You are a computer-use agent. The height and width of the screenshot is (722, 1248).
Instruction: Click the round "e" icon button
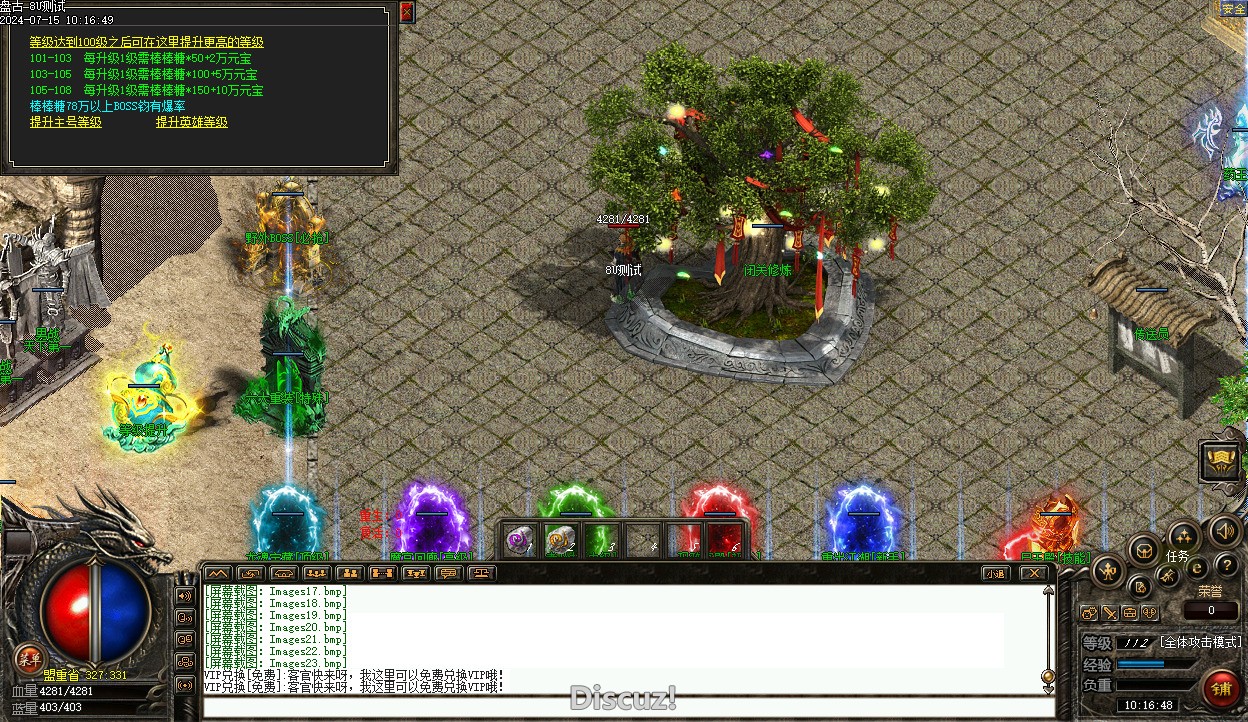point(1197,568)
